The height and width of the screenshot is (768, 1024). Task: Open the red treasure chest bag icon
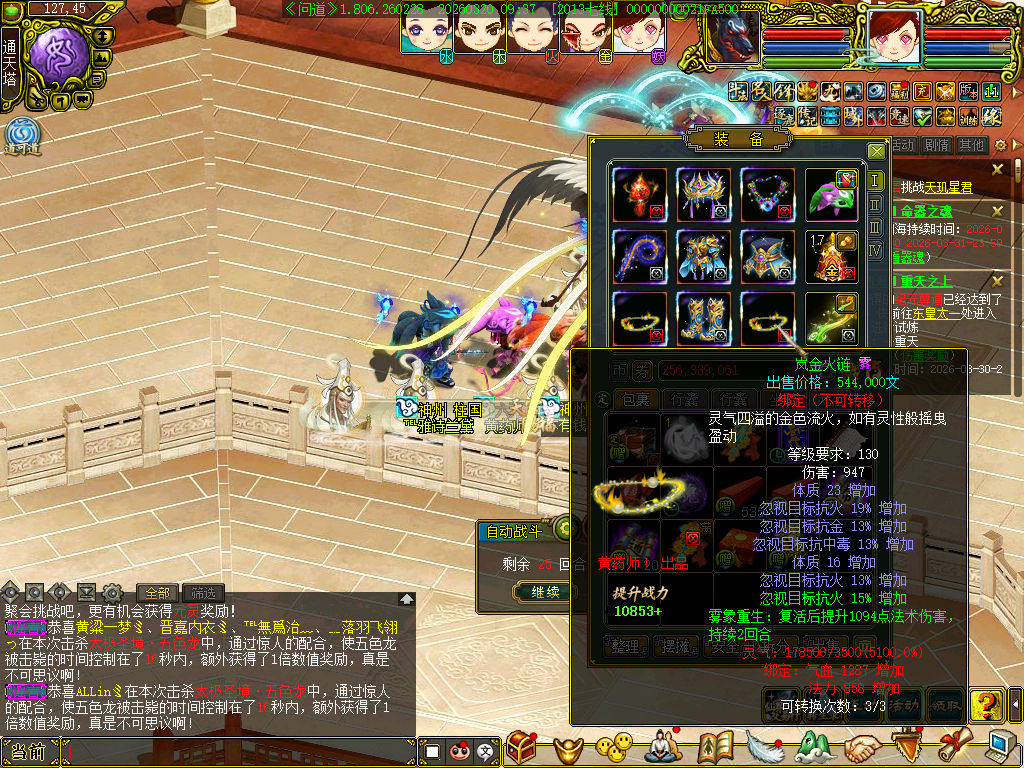(522, 746)
